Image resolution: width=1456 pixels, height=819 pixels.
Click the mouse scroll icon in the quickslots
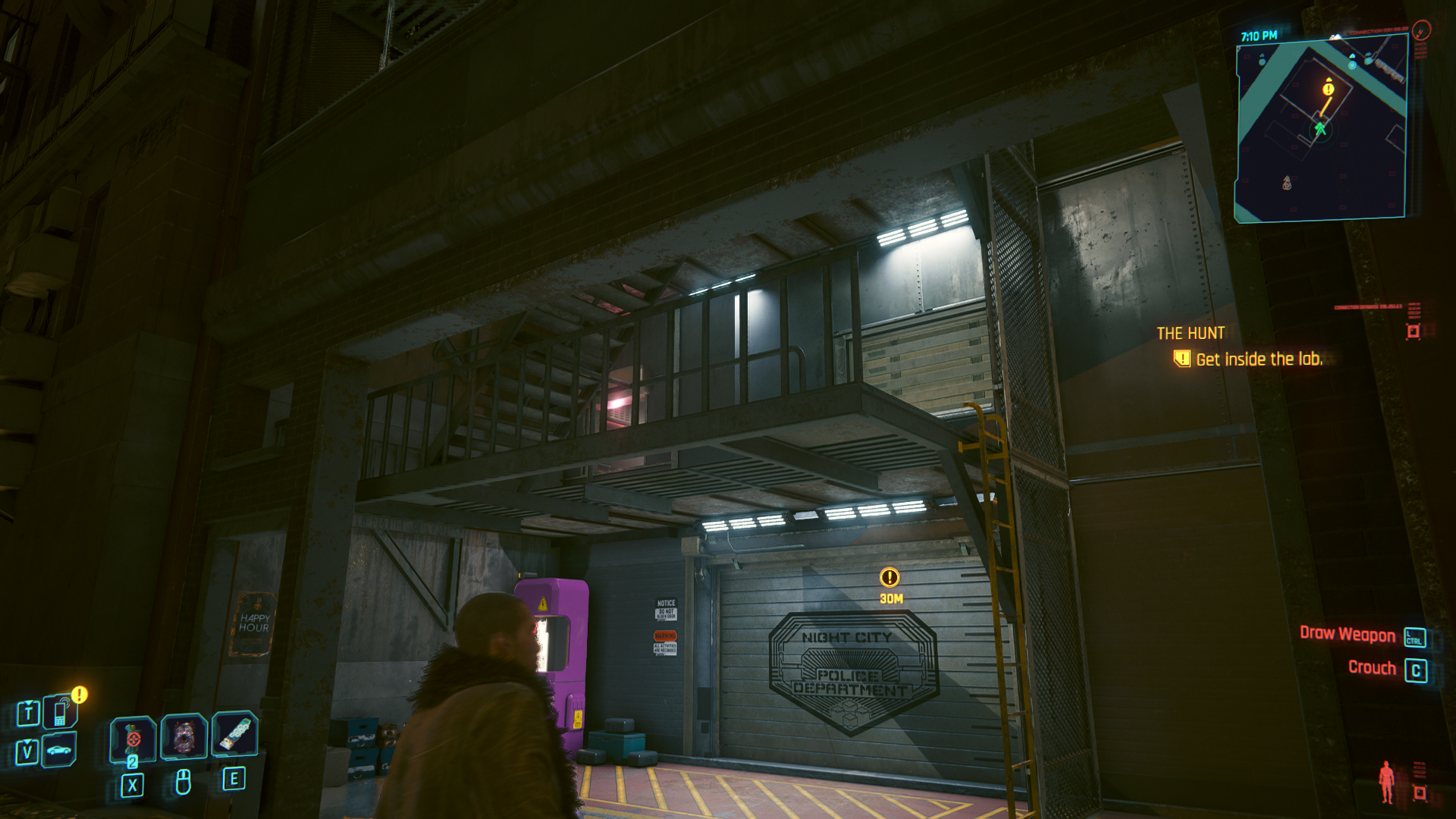point(183,781)
